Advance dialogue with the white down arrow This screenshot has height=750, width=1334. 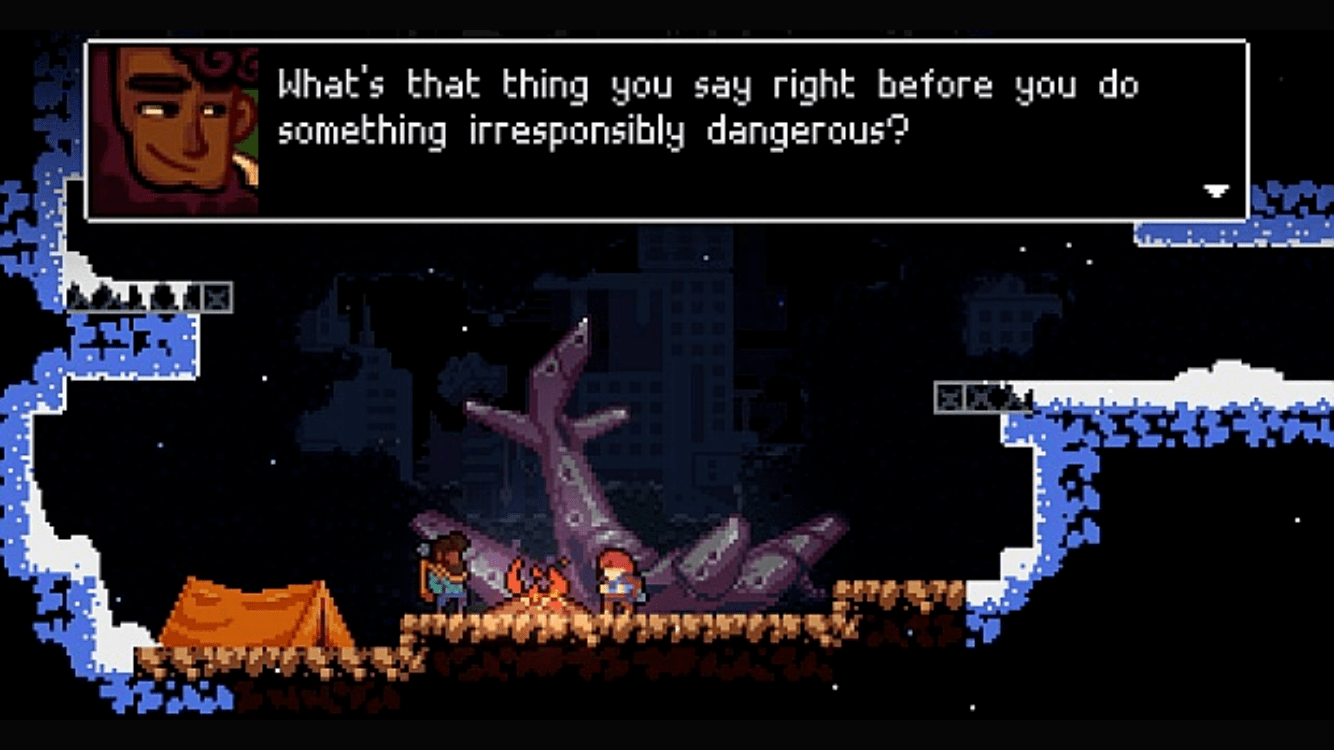1215,191
